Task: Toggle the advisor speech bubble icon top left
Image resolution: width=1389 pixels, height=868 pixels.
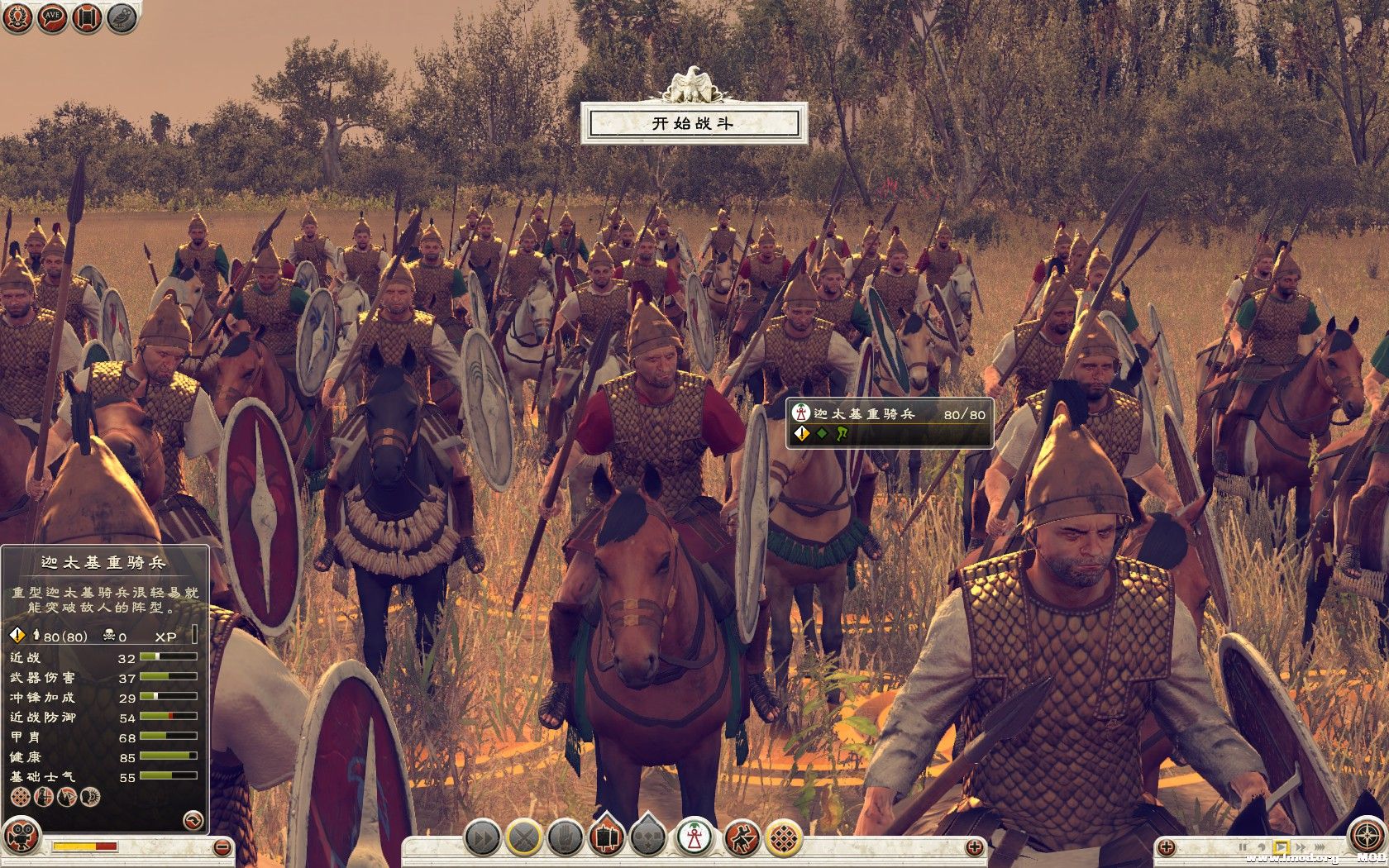Action: coord(51,18)
